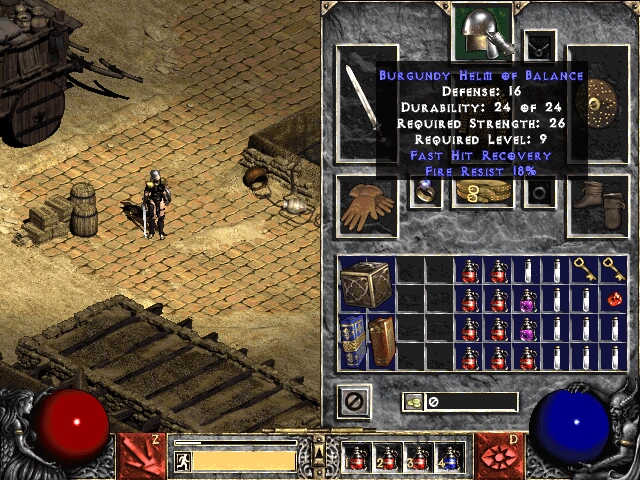Toggle the run/walk button
This screenshot has height=480, width=640.
click(183, 461)
